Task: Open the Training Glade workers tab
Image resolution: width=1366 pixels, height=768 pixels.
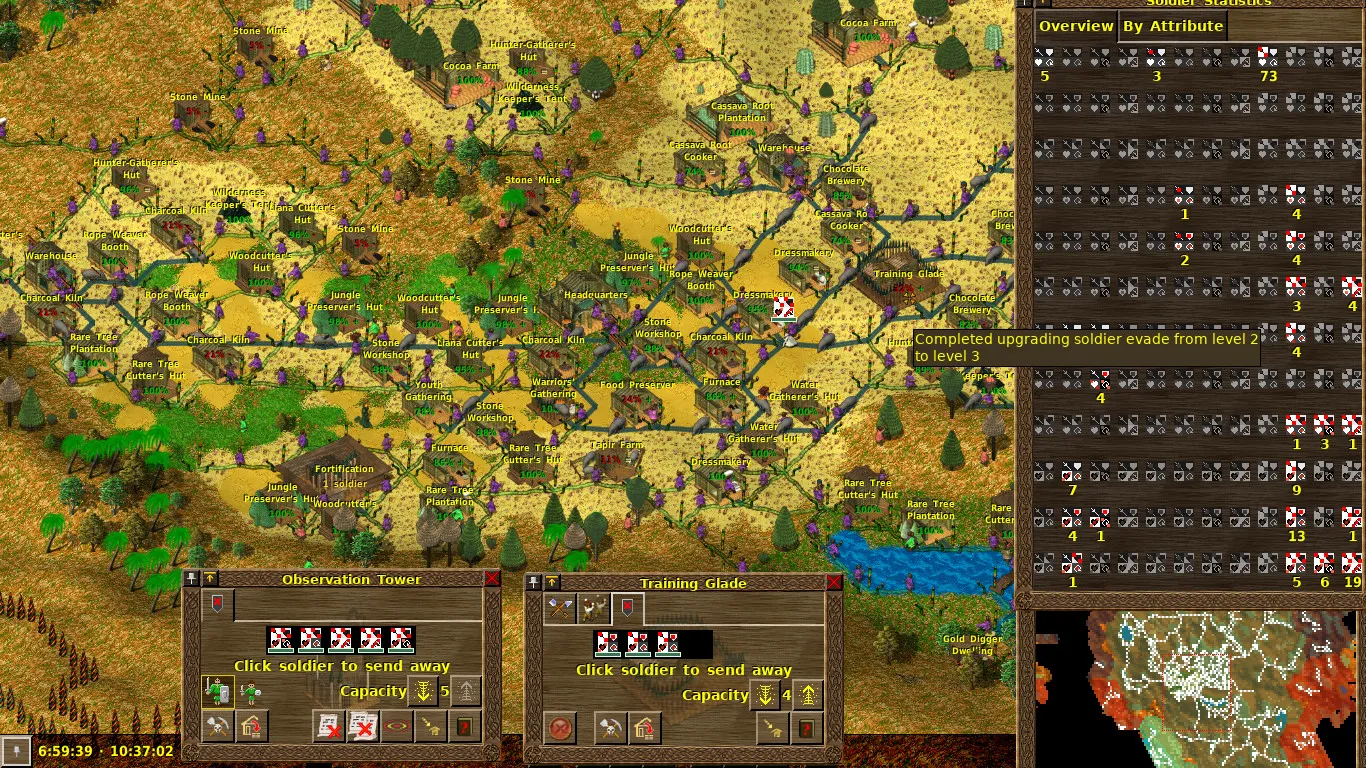Action: pos(596,607)
